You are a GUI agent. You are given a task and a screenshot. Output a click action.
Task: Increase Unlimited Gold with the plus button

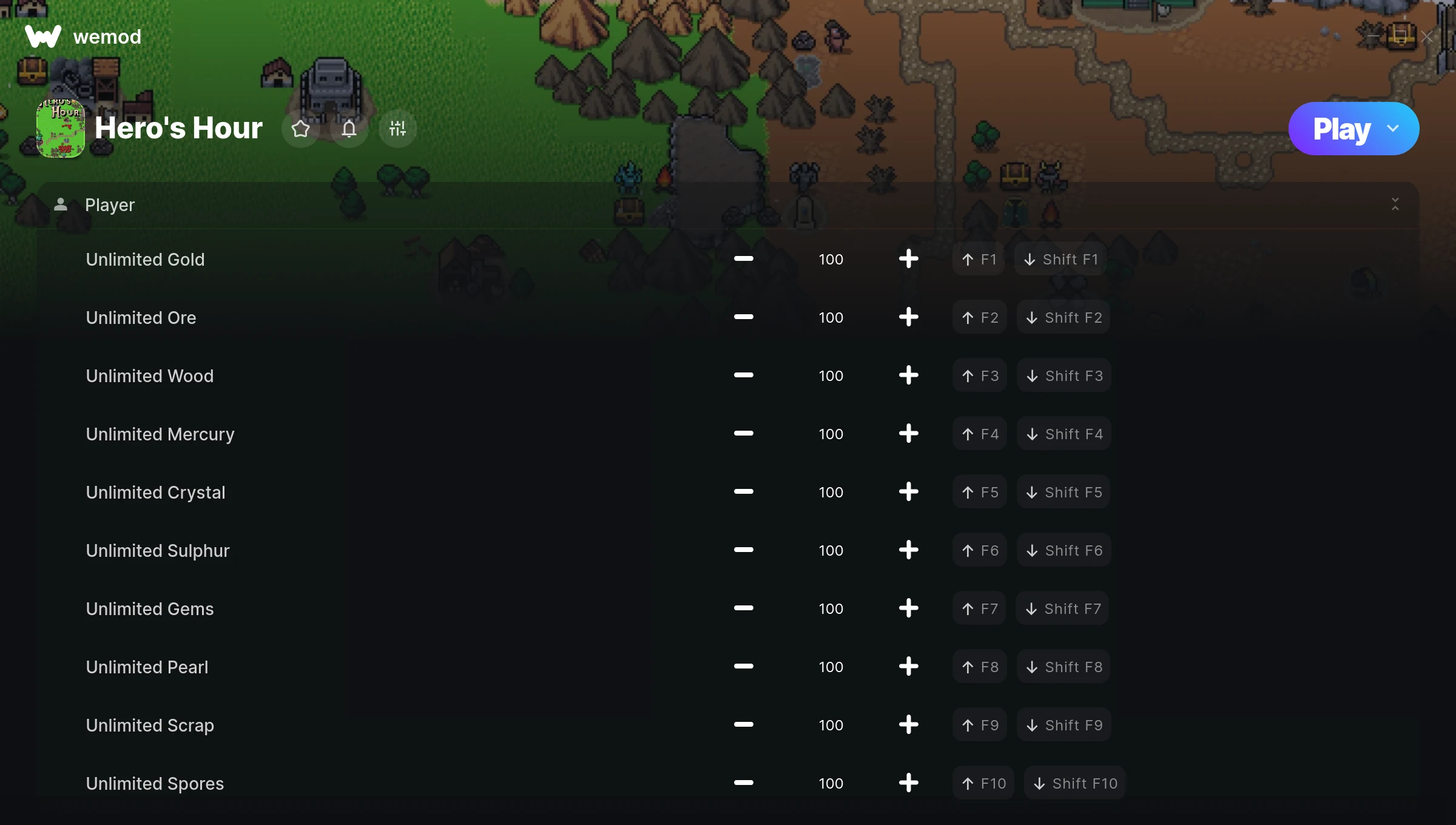point(908,259)
